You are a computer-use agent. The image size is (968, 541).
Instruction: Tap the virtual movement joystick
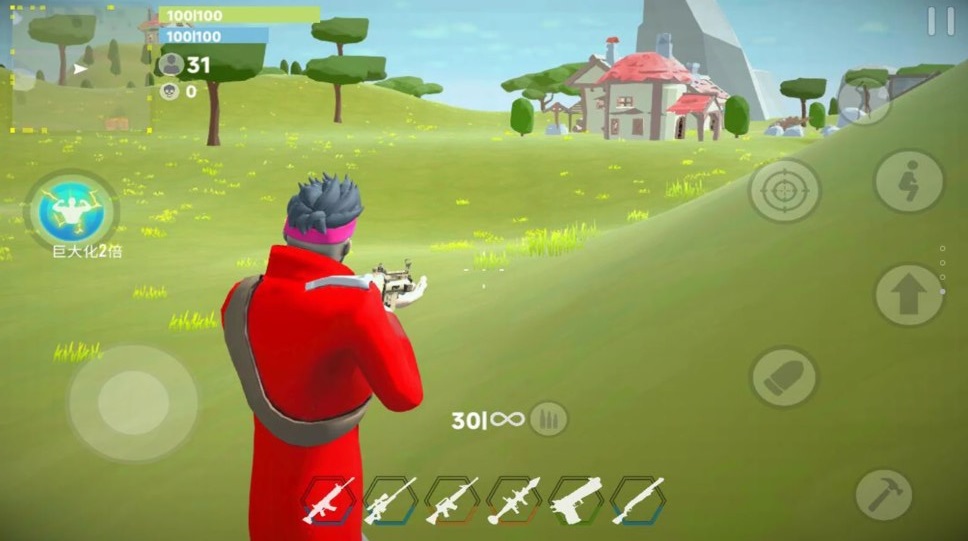[x=131, y=403]
